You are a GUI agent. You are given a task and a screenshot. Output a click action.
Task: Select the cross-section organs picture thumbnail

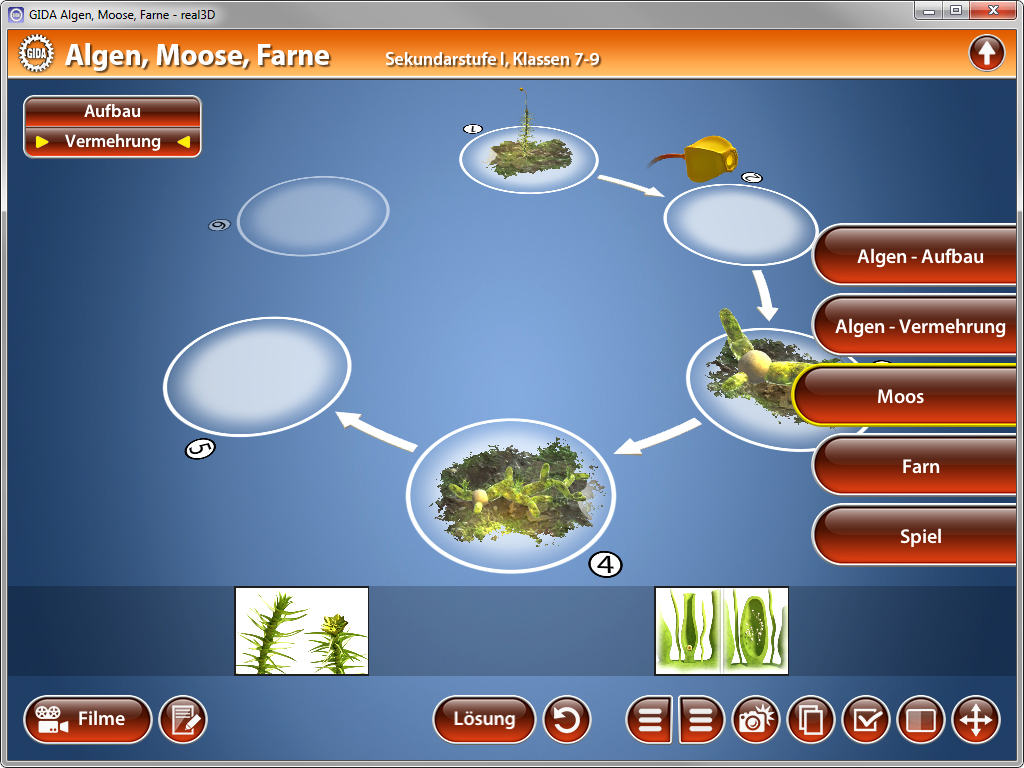click(721, 630)
